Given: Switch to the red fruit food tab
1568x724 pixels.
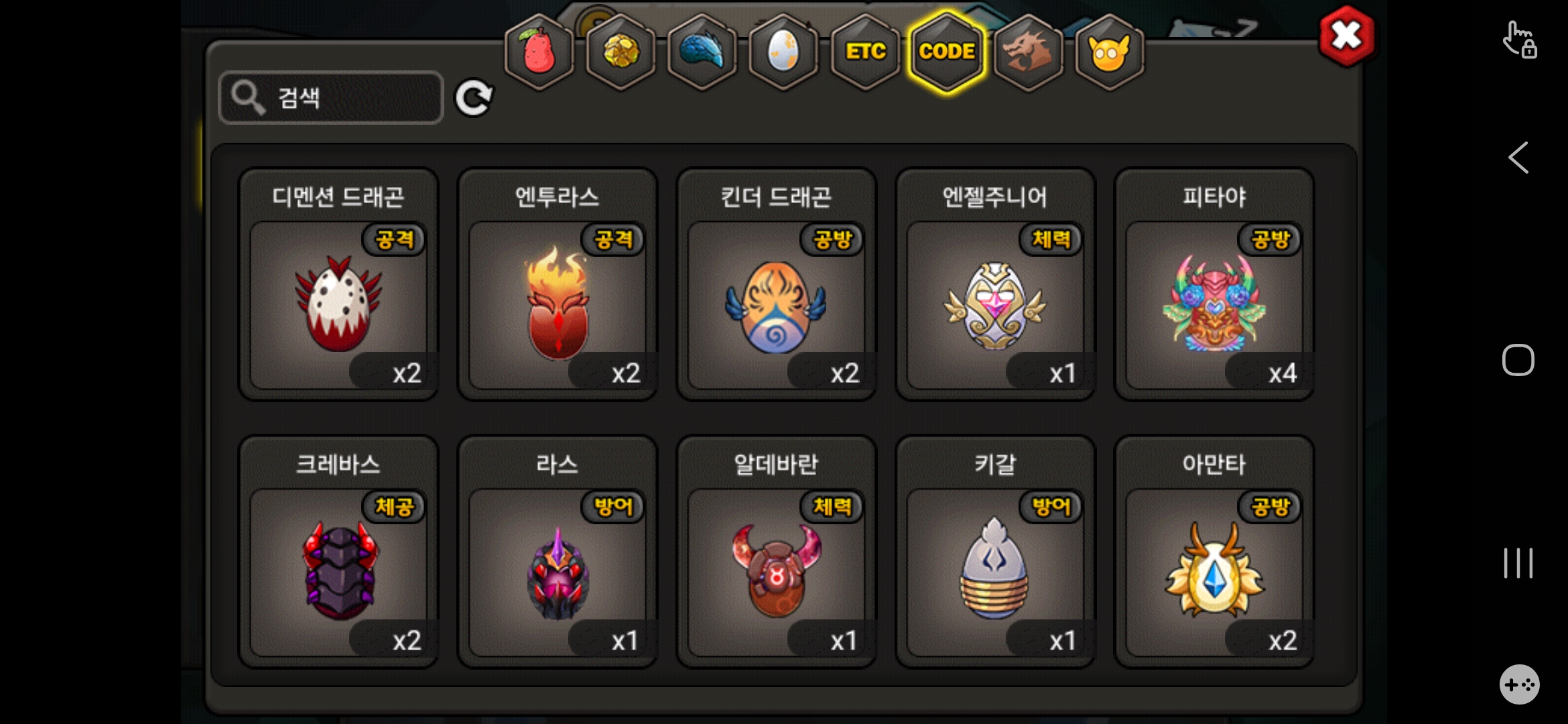Looking at the screenshot, I should (539, 52).
